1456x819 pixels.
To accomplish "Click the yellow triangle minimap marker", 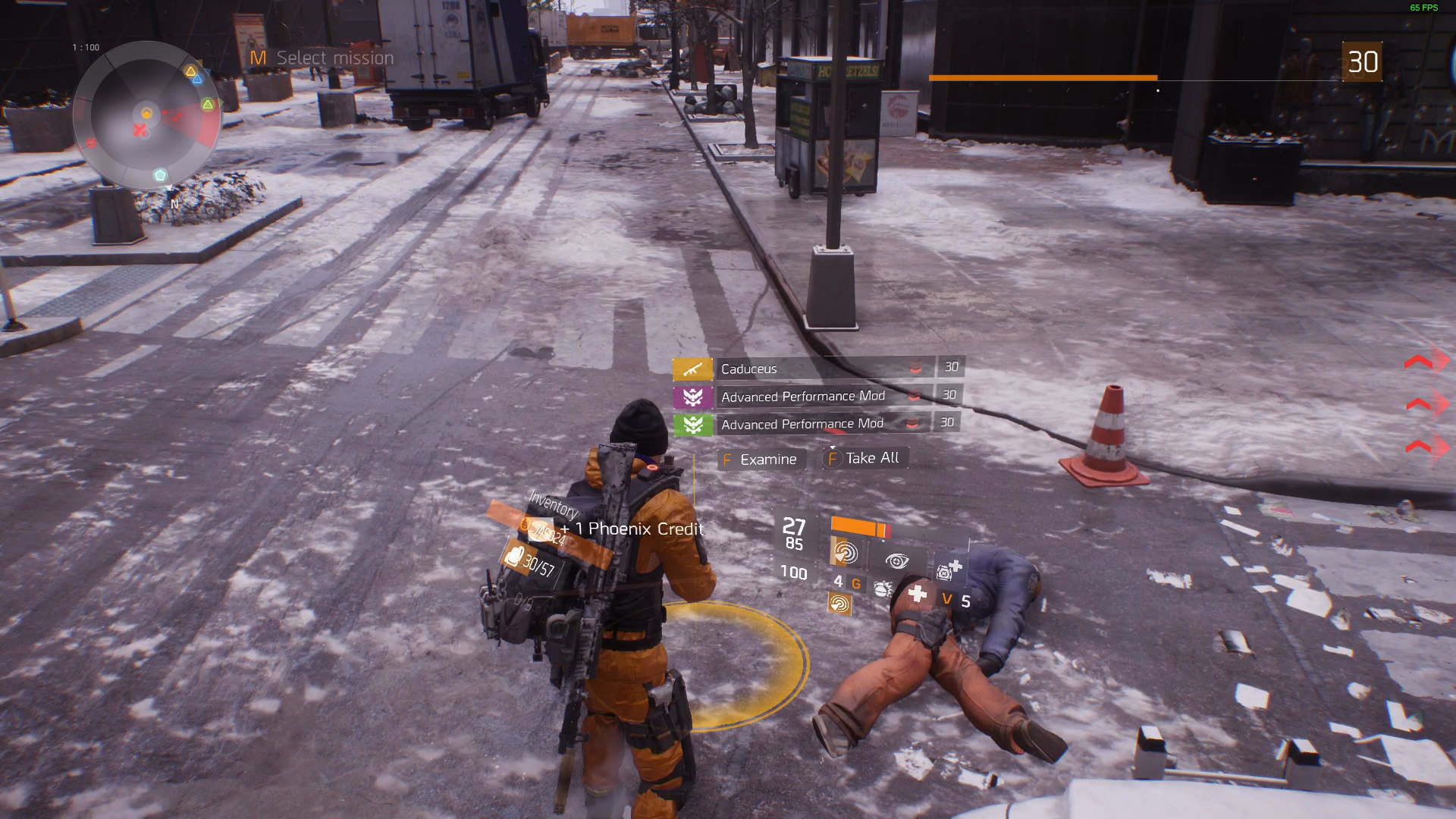I will 190,71.
